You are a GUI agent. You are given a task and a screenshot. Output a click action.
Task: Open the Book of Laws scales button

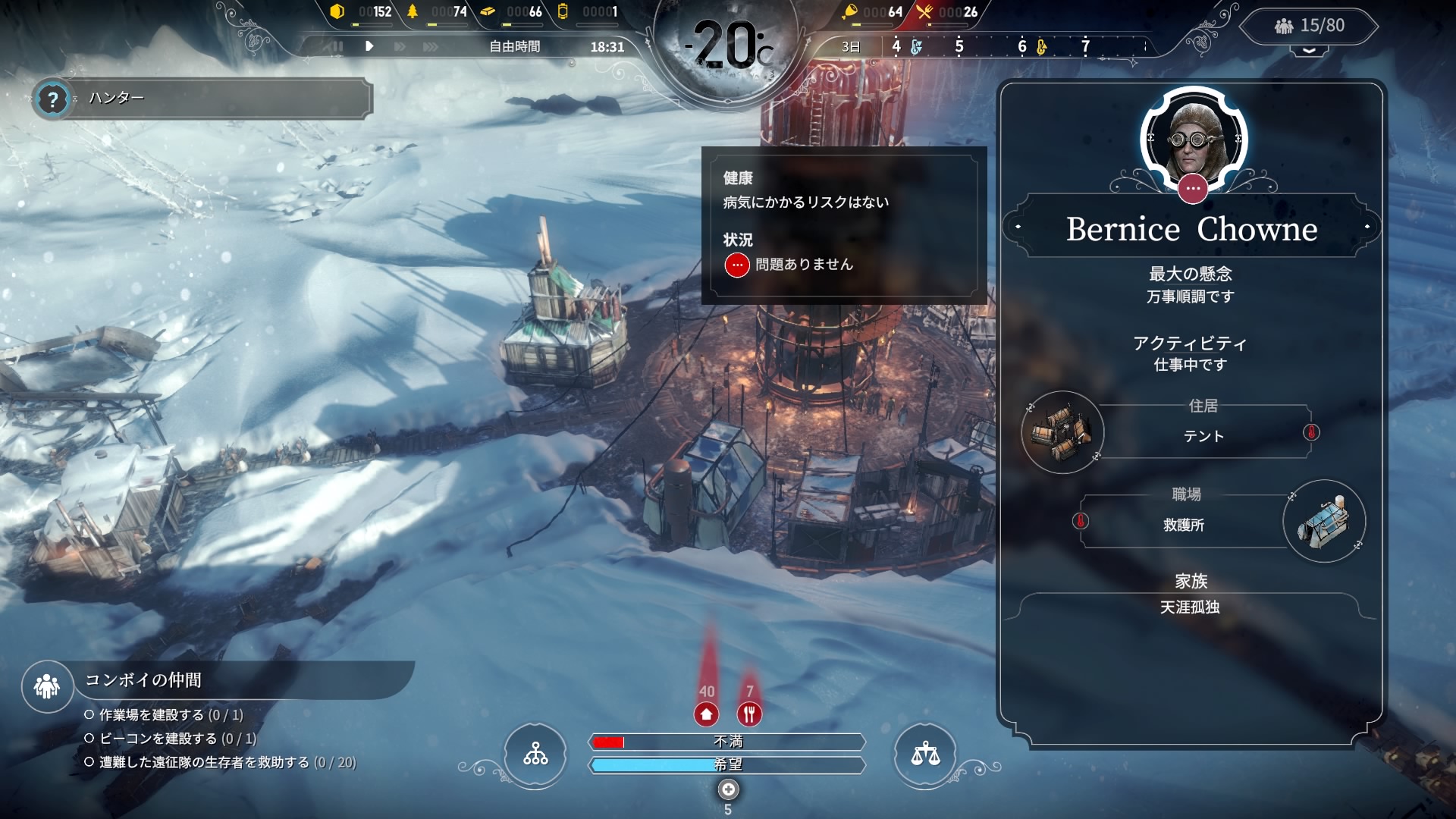[925, 755]
